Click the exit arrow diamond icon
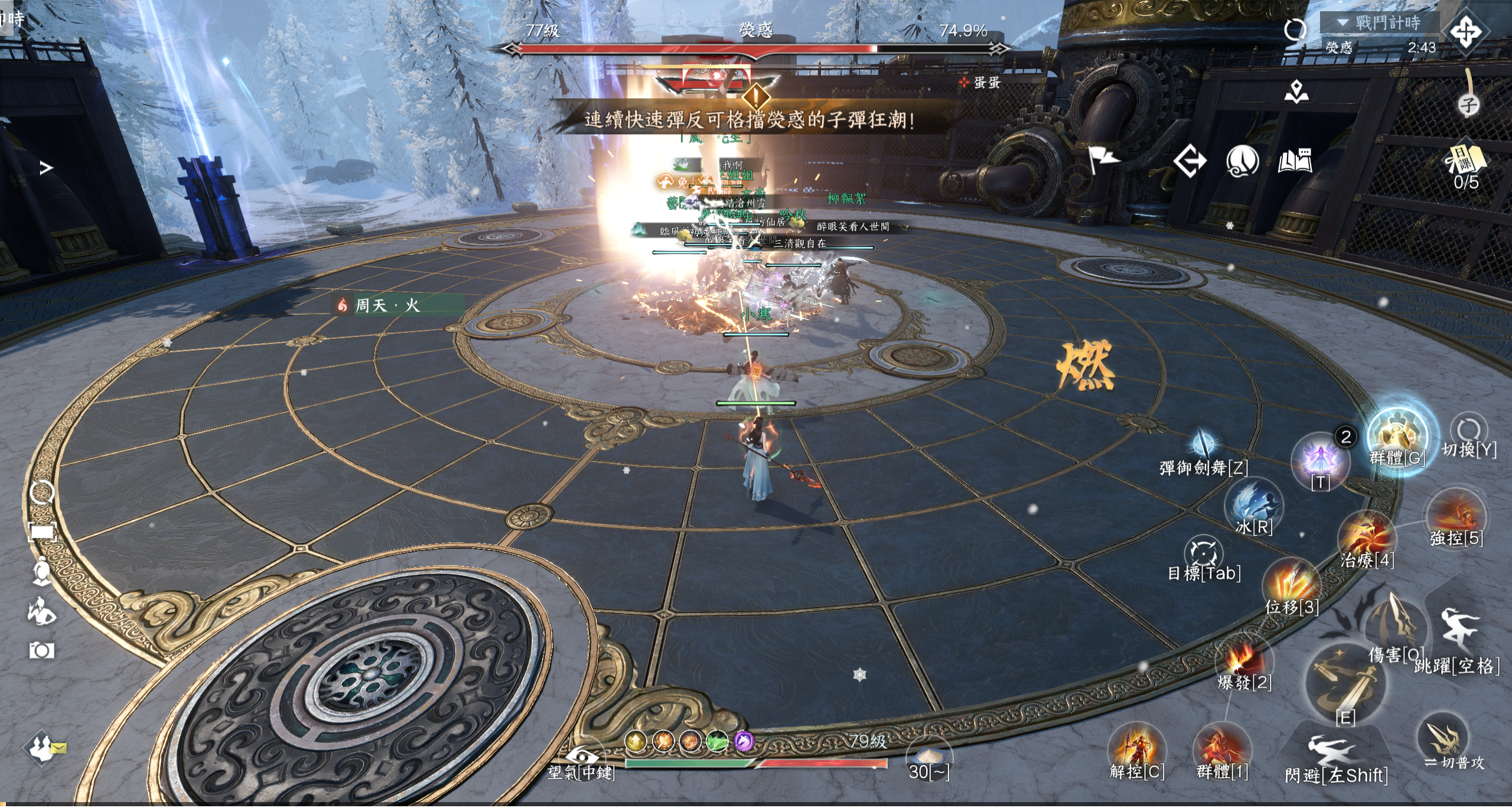Image resolution: width=1512 pixels, height=808 pixels. click(x=1190, y=161)
